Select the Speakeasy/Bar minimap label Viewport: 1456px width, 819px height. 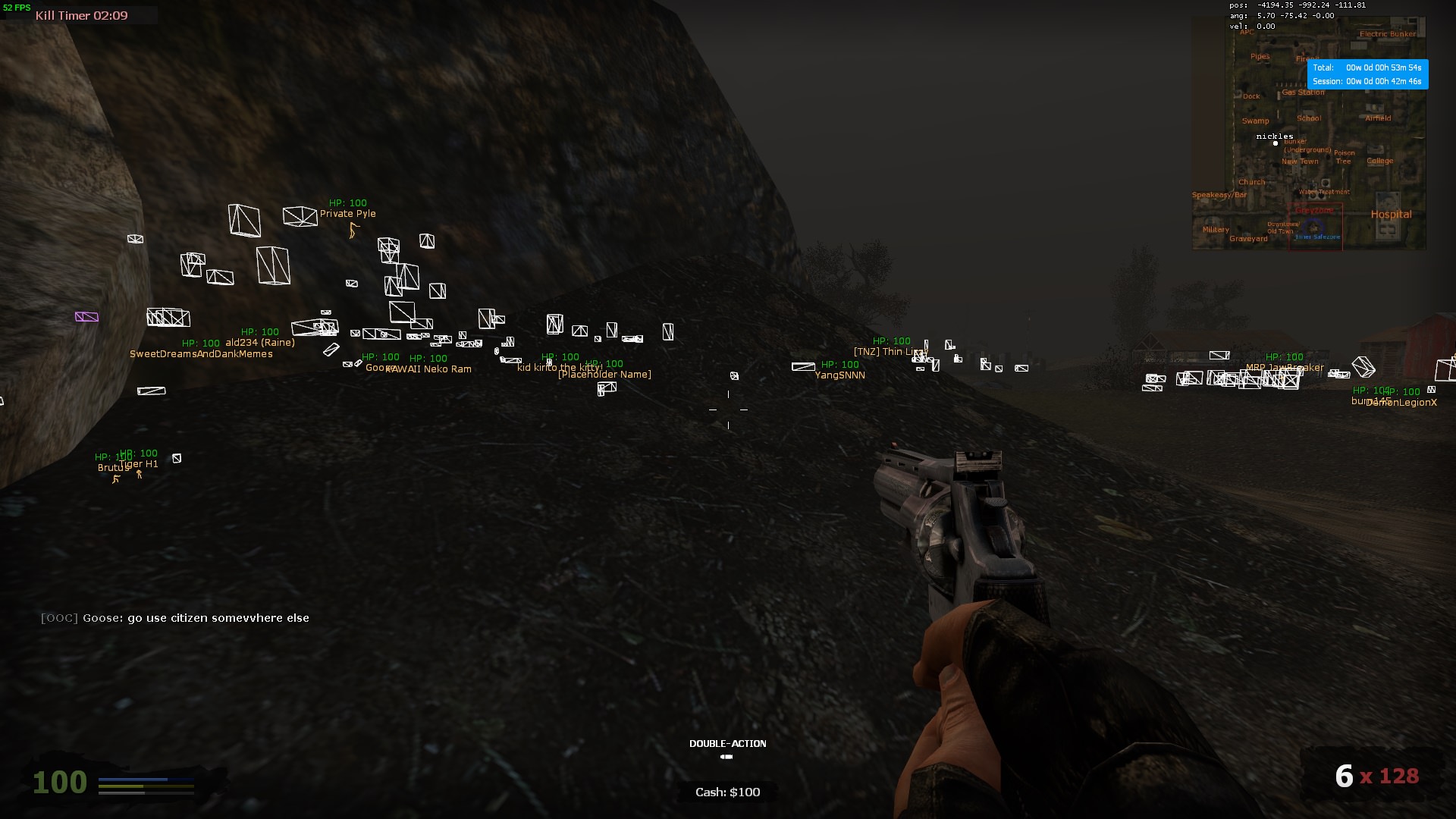pyautogui.click(x=1219, y=195)
